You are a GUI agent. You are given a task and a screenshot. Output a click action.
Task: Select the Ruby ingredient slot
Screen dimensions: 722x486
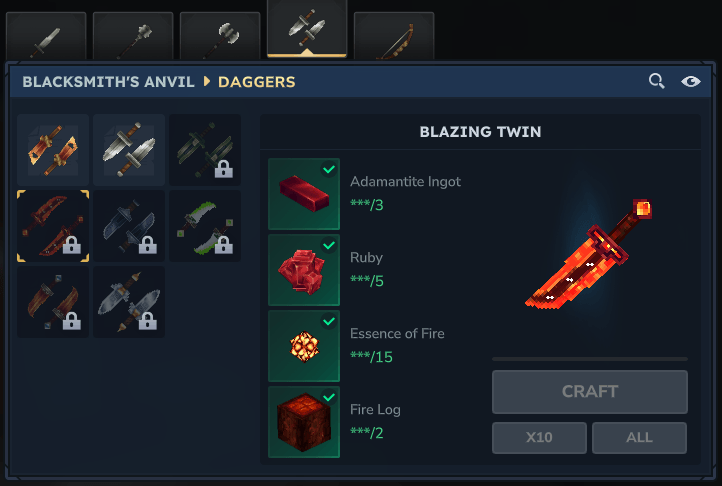304,270
